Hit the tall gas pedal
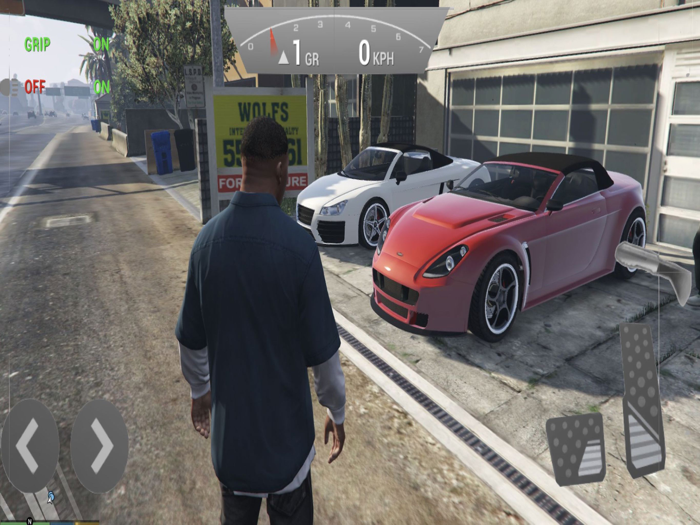700x525 pixels. (642, 397)
